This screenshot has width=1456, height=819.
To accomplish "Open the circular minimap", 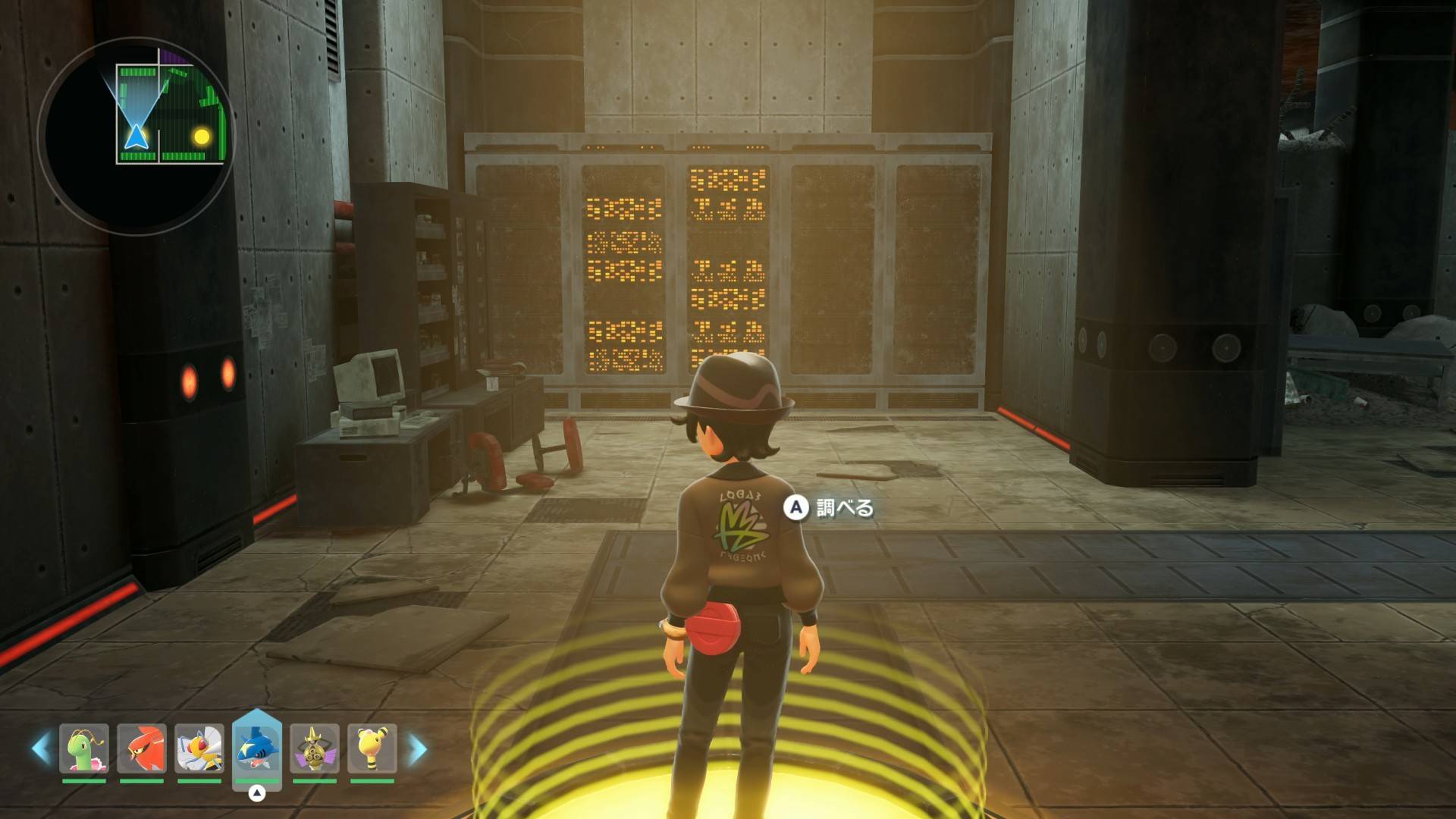I will coord(136,136).
